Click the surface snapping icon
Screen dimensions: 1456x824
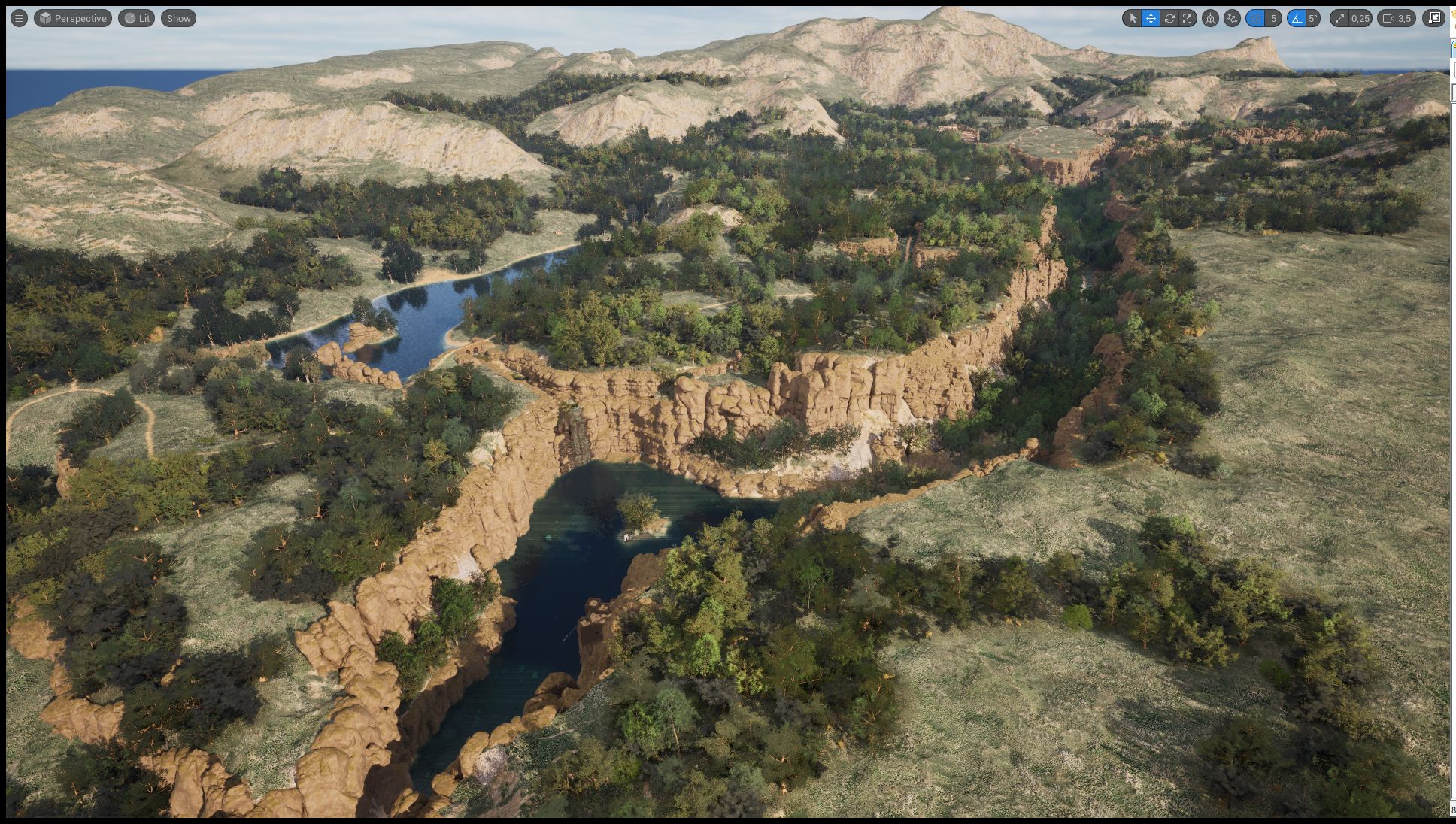click(1231, 18)
